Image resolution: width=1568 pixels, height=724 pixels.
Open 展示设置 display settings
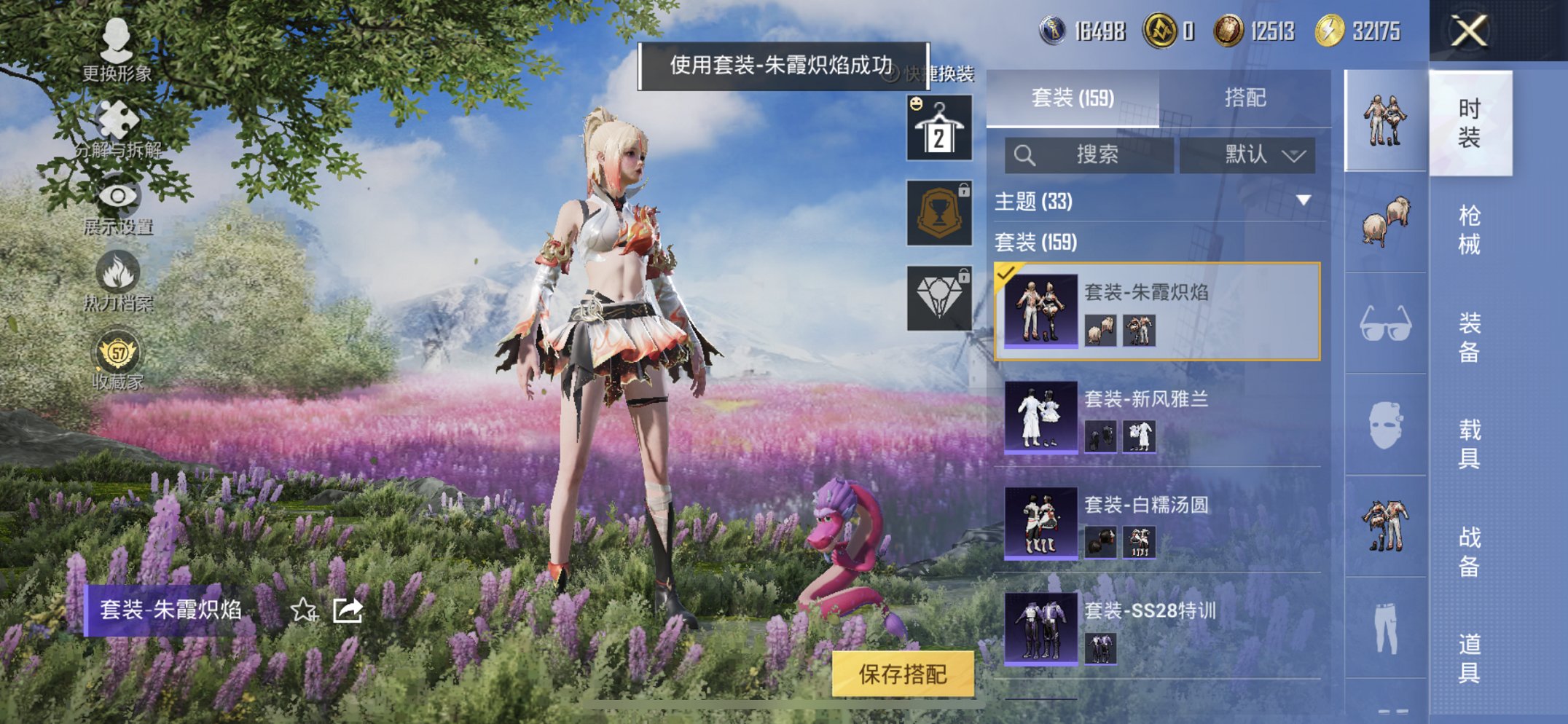(x=119, y=197)
